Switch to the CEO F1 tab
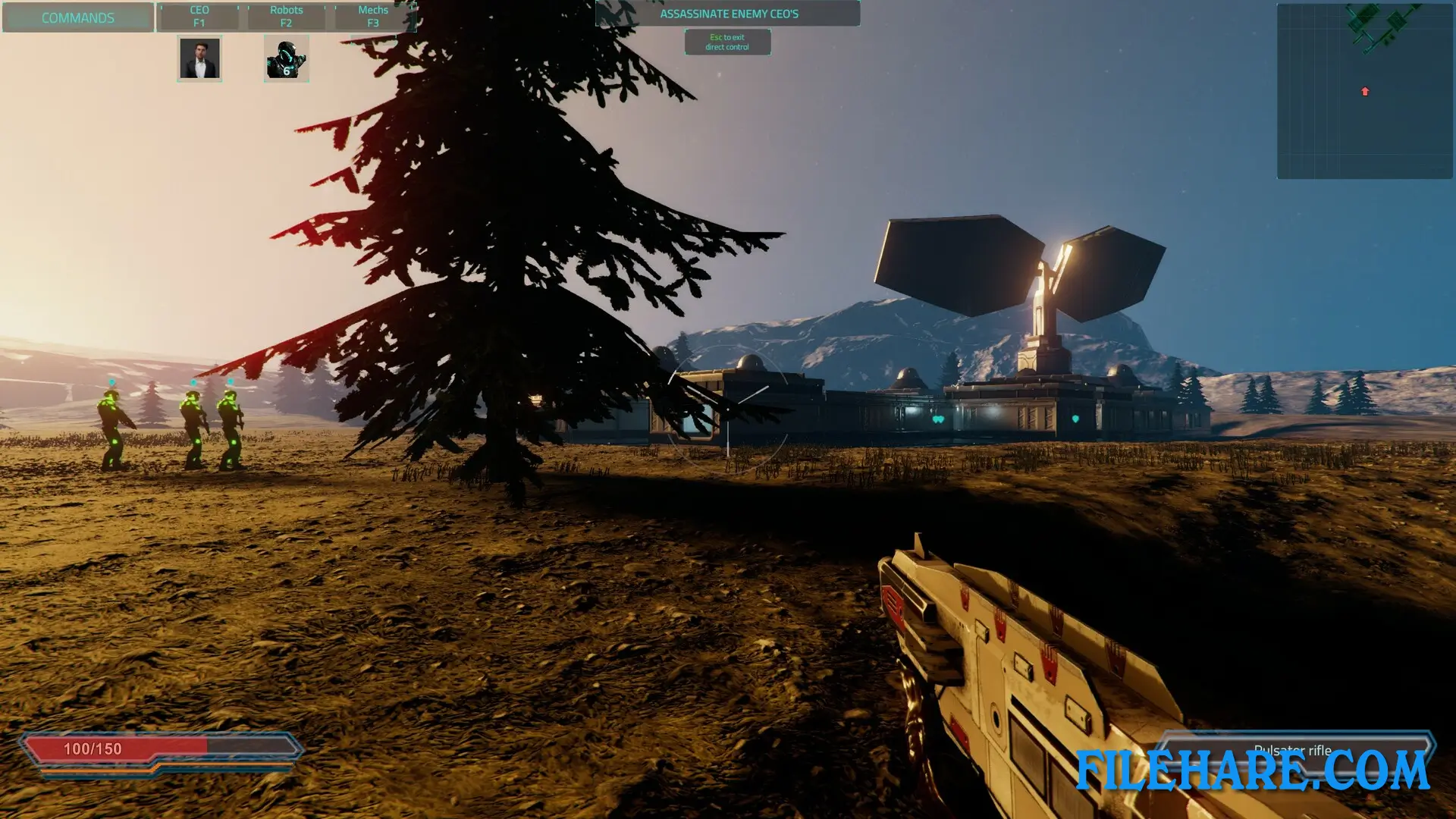The width and height of the screenshot is (1456, 819). point(199,15)
